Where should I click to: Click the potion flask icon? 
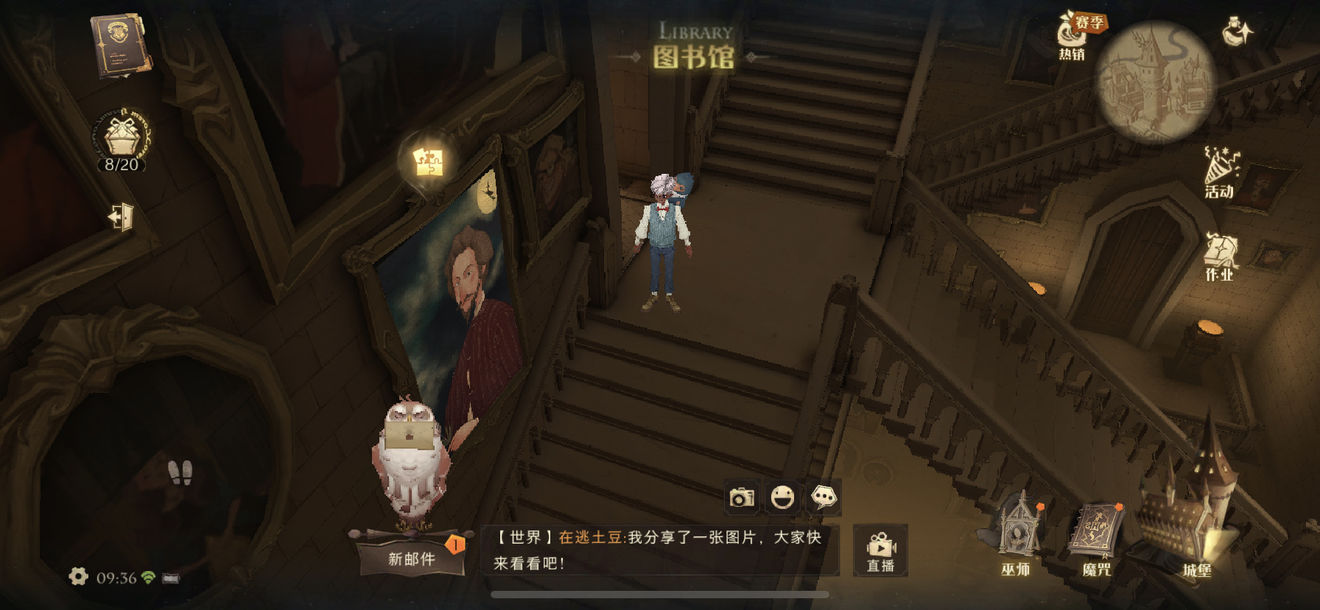[1239, 32]
